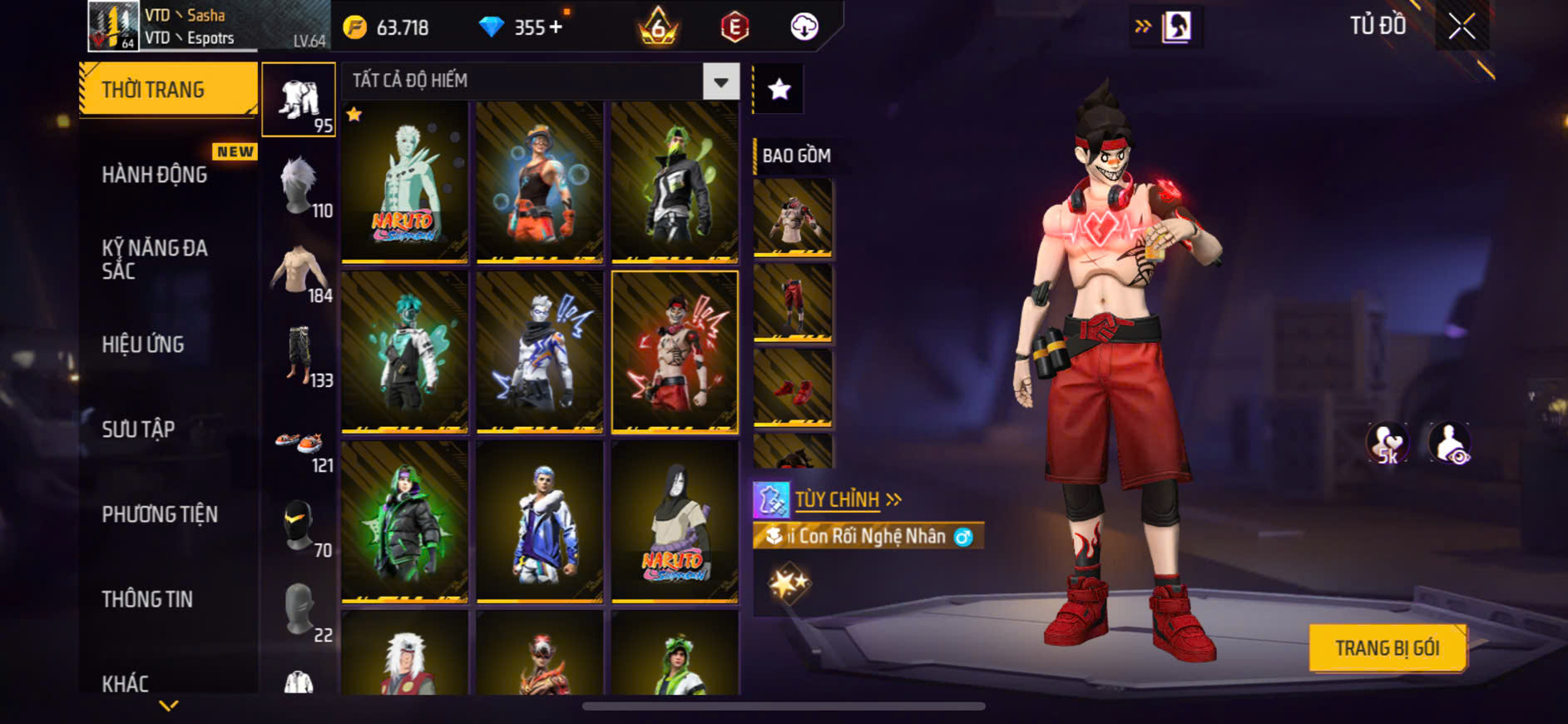Viewport: 1568px width, 724px height.
Task: Toggle the character visibility eye icon
Action: pyautogui.click(x=1449, y=444)
